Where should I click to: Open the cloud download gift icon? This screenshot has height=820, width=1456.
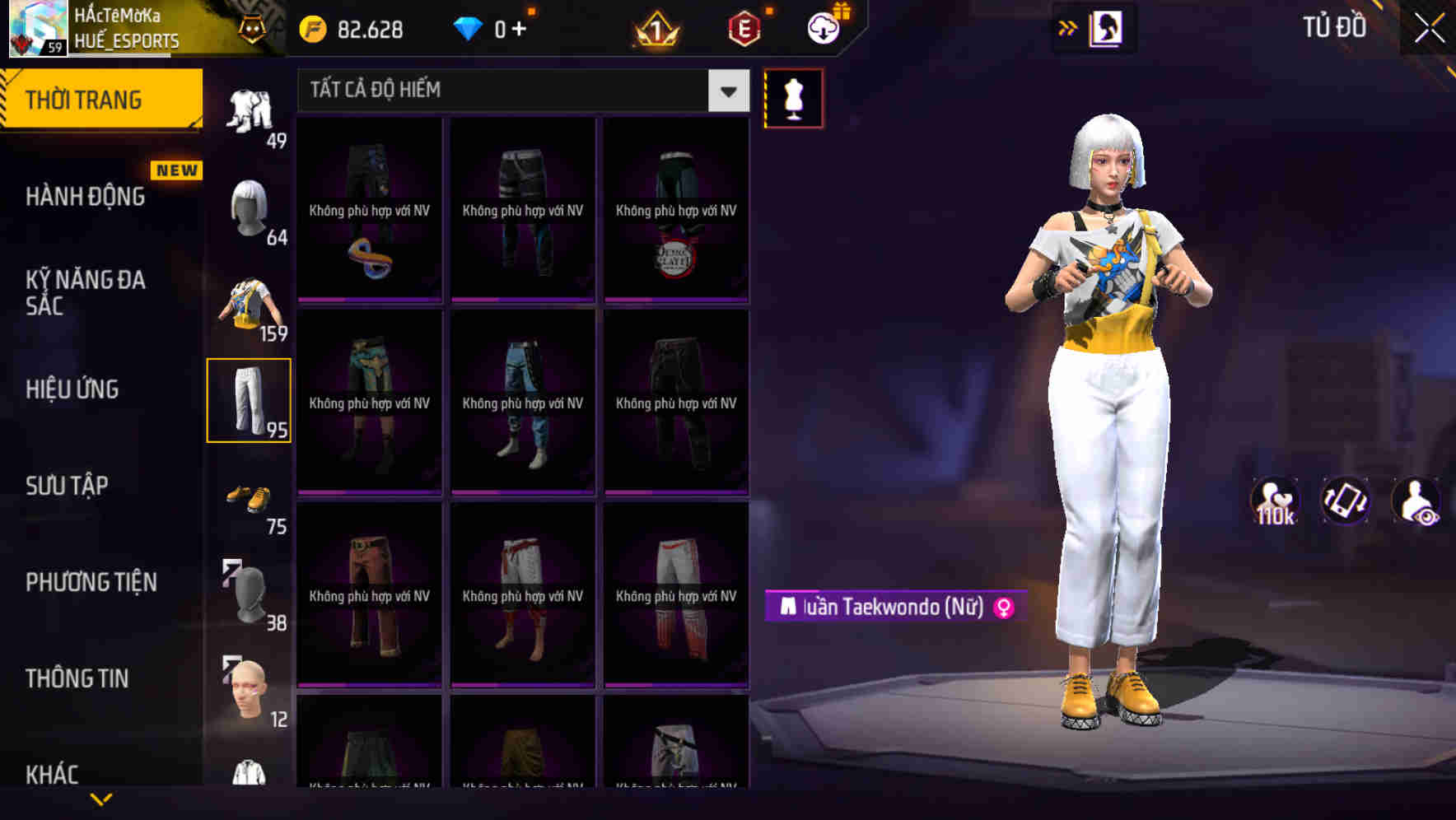pos(823,26)
